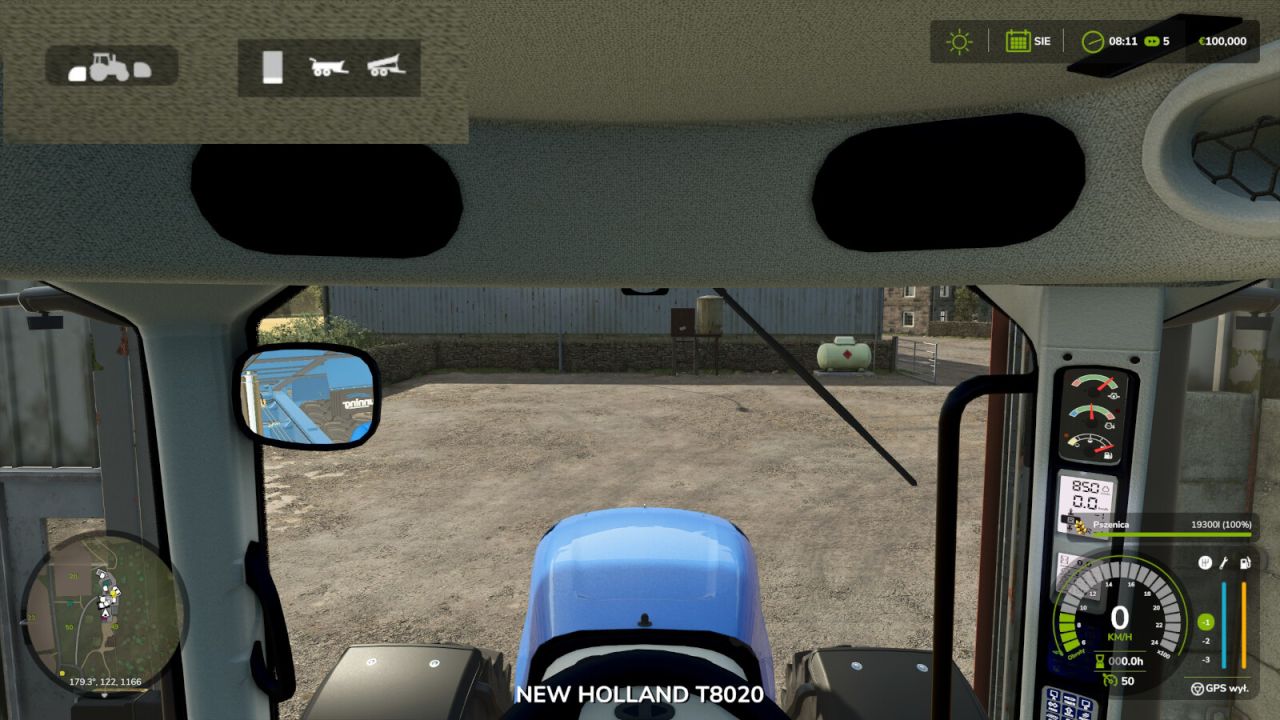Select the -3 gear indicator
1280x720 pixels.
click(x=1206, y=659)
